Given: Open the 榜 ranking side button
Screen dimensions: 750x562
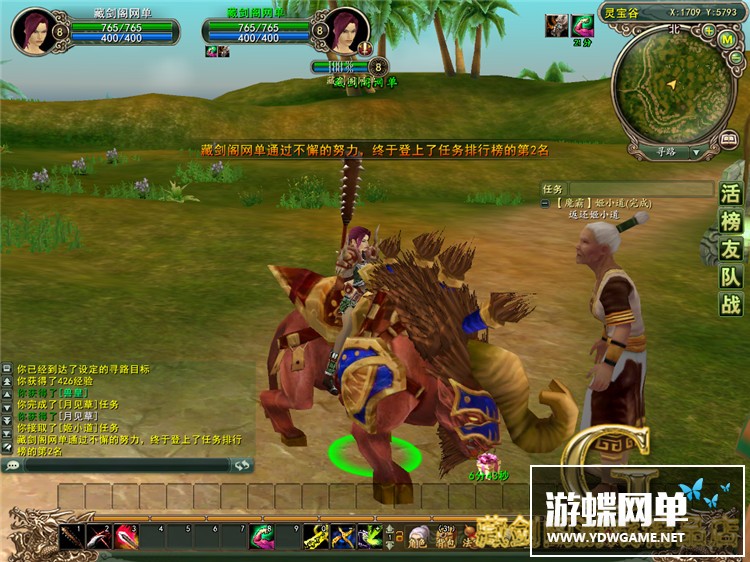Looking at the screenshot, I should (x=731, y=222).
